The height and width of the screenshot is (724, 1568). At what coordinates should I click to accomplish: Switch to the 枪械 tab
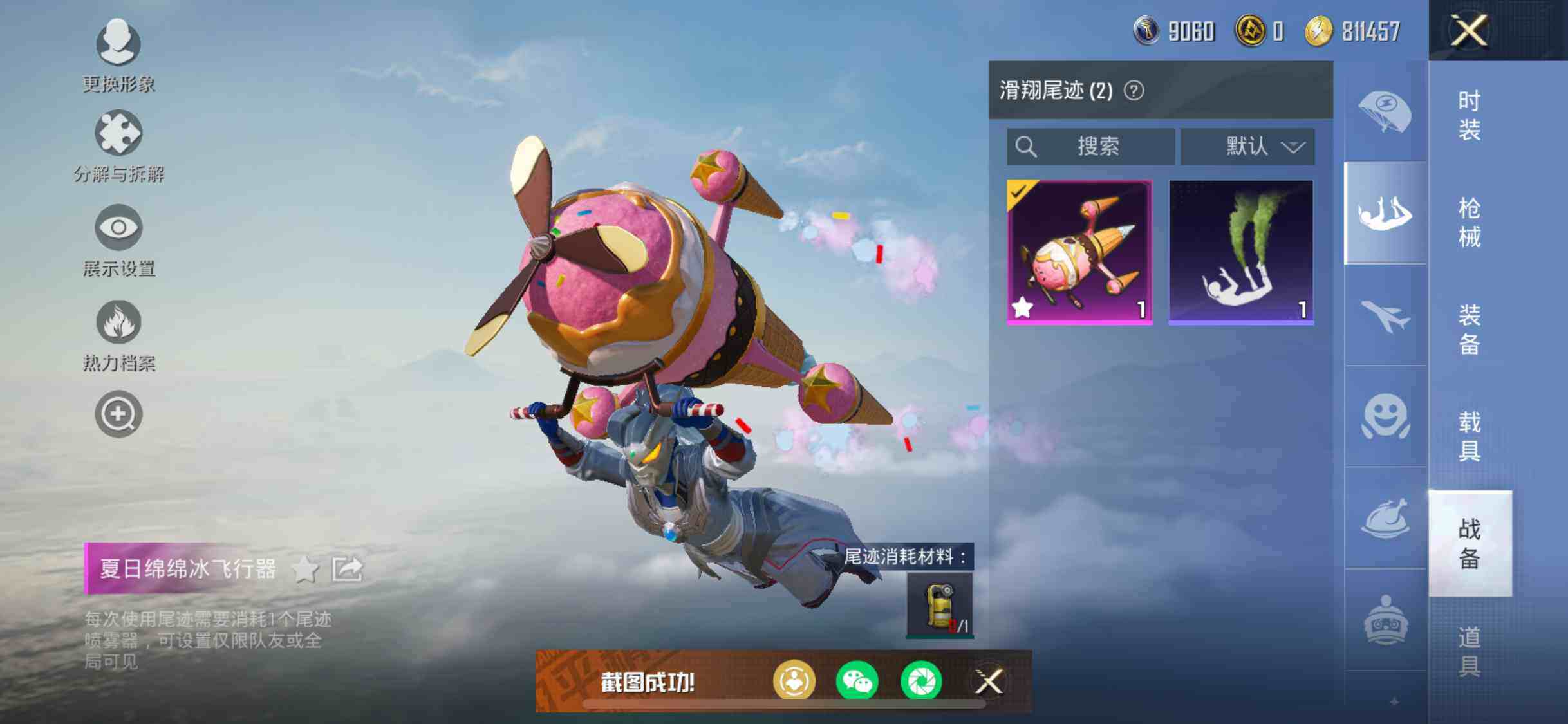pos(1470,223)
